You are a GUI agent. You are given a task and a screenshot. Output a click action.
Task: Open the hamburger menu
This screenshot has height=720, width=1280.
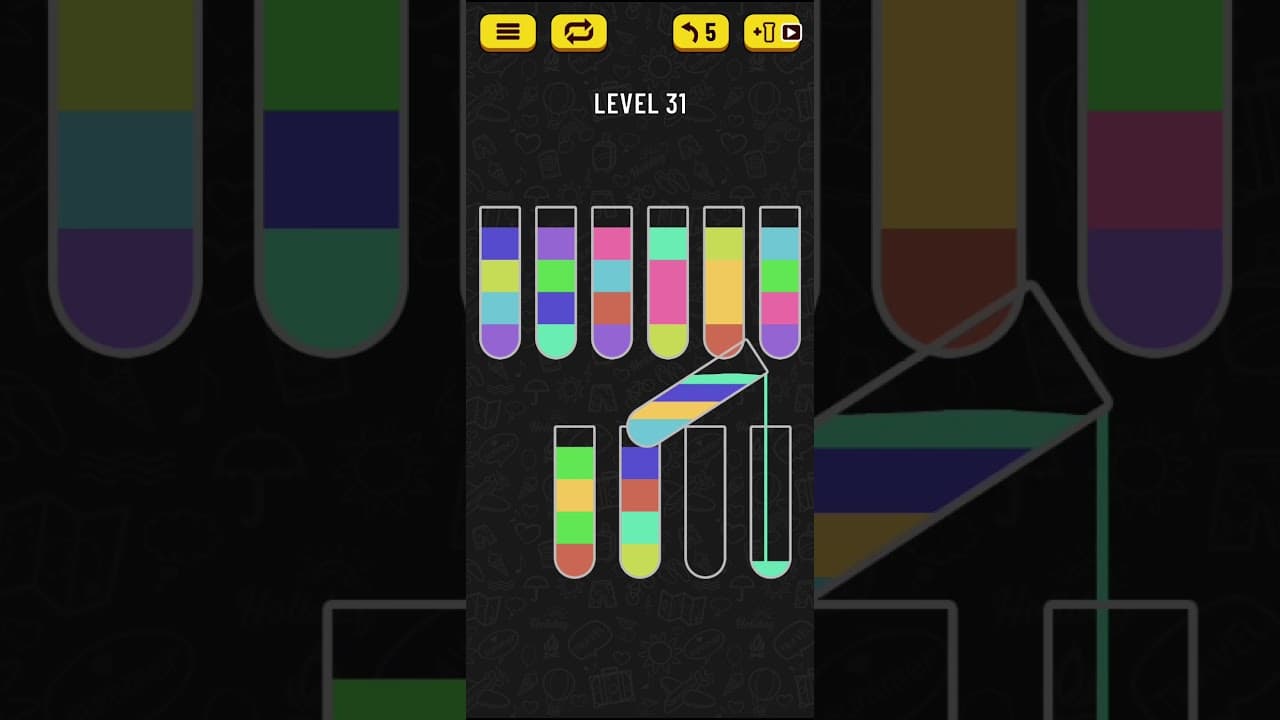508,33
